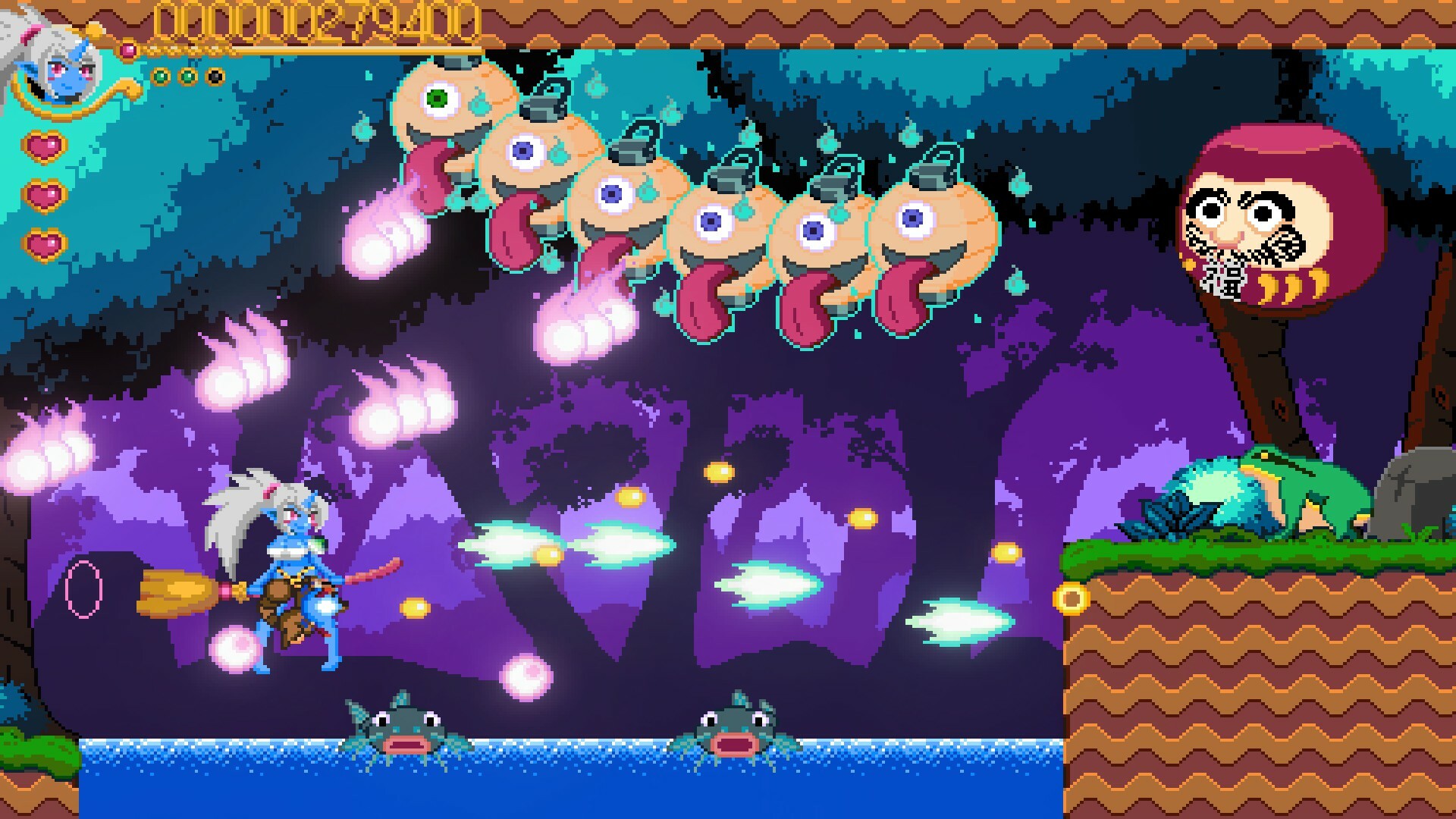Toggle the empty third orb slot in the HUD
1456x819 pixels.
click(215, 75)
